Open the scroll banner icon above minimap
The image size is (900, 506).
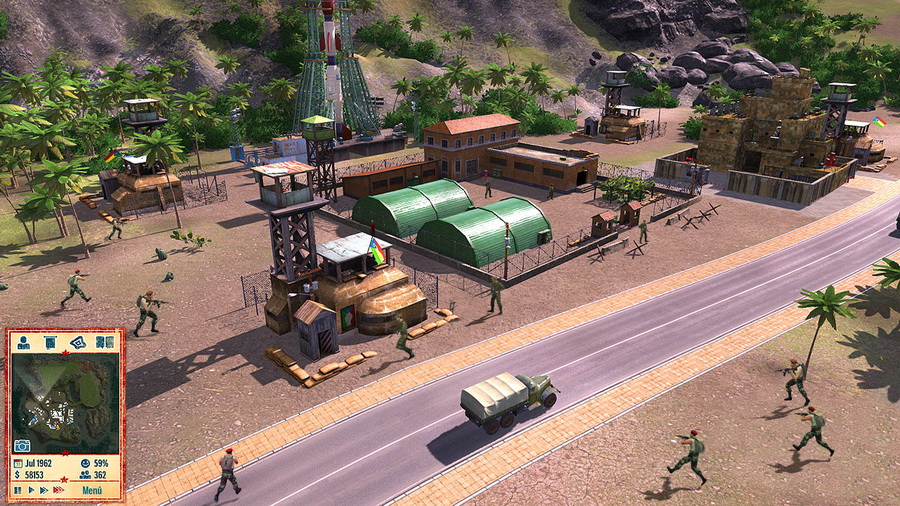[50, 342]
